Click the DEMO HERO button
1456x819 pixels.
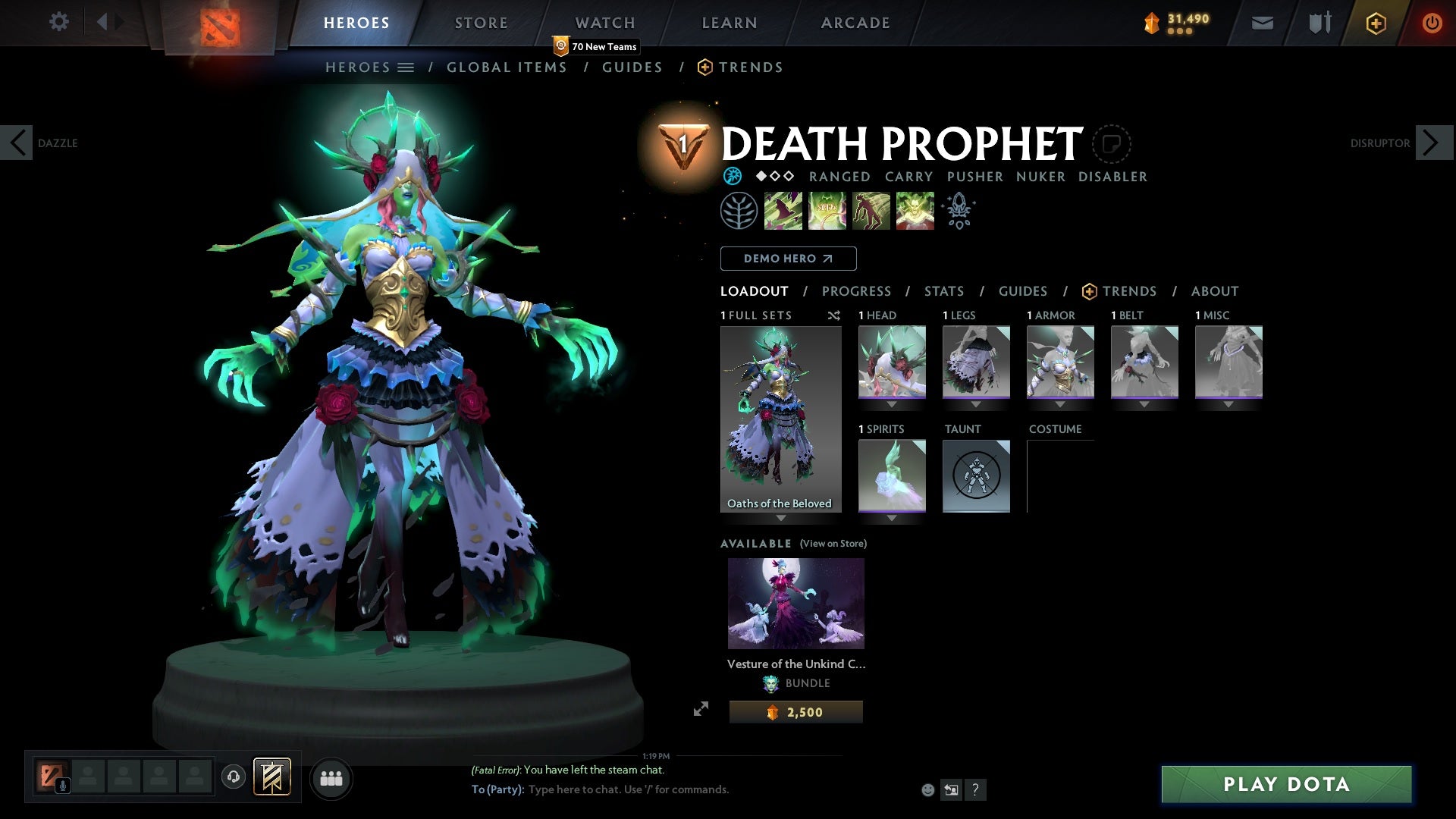[788, 258]
